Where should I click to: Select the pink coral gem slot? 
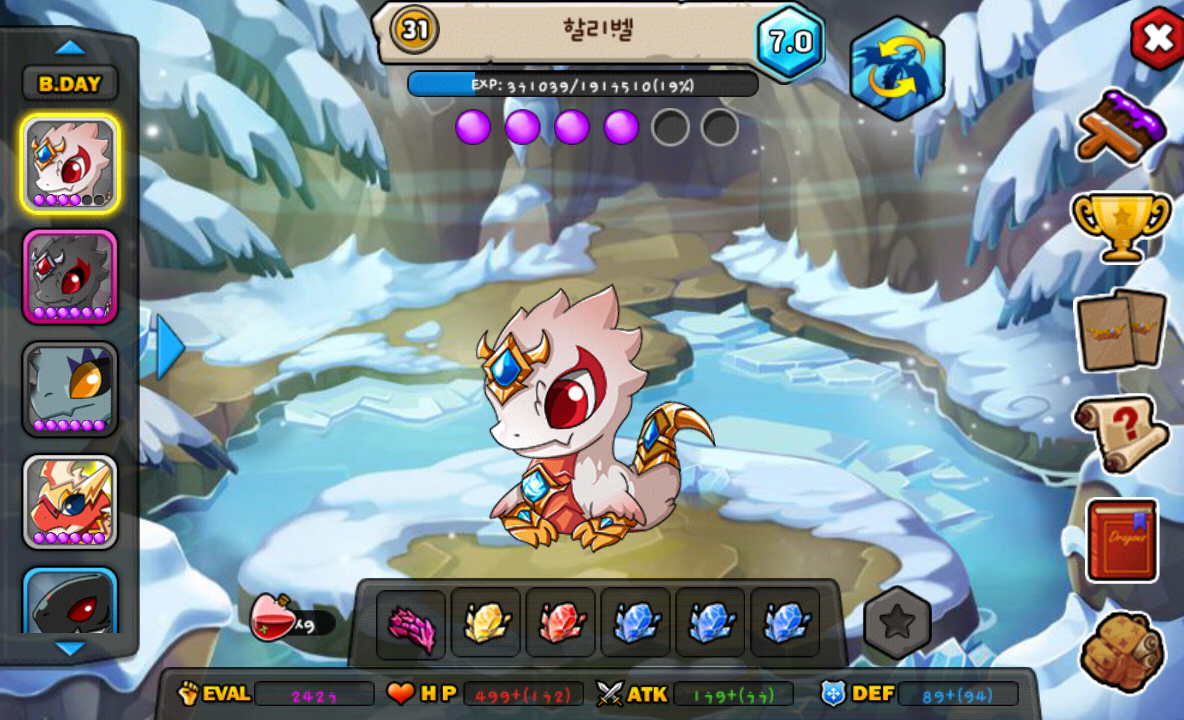tap(411, 624)
